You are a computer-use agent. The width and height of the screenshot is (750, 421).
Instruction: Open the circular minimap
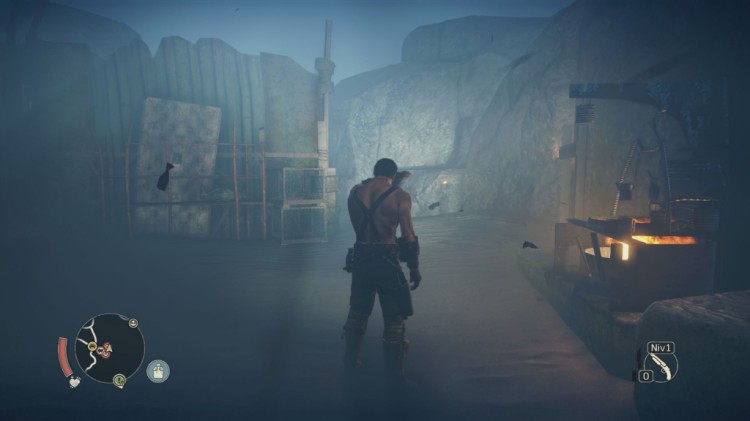109,348
